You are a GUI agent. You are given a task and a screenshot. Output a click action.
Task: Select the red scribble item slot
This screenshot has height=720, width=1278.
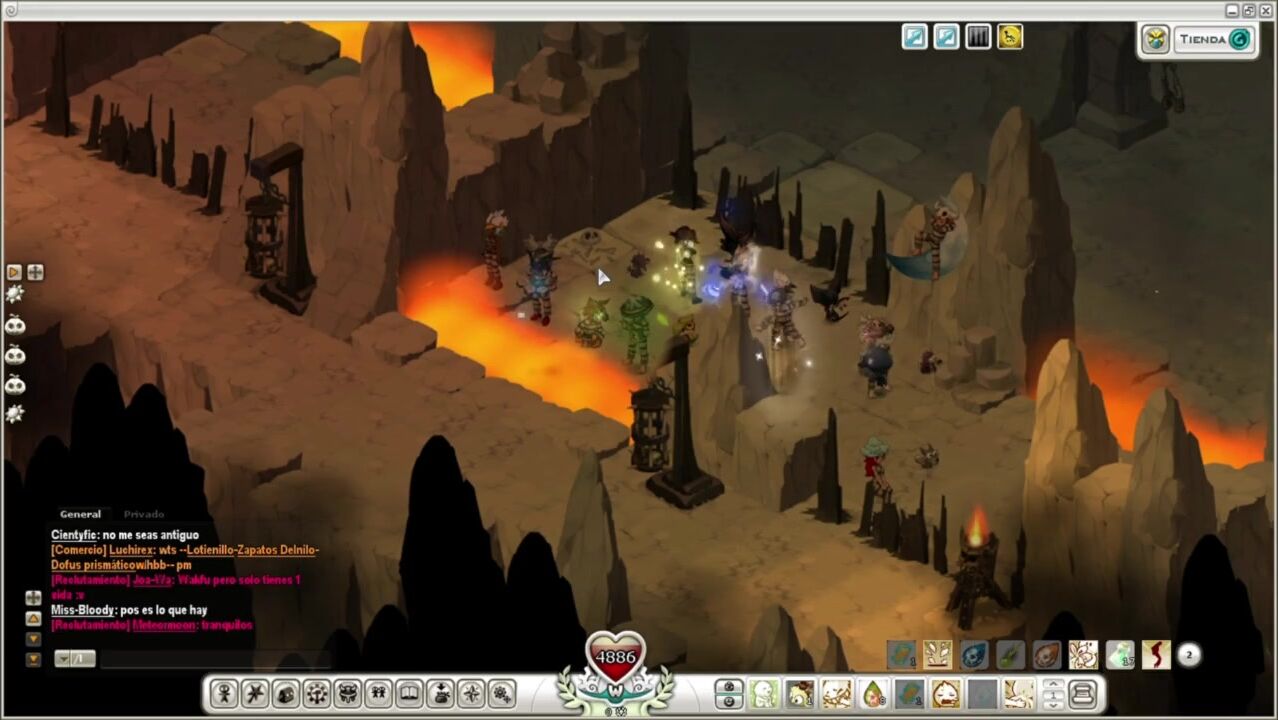click(x=1156, y=656)
